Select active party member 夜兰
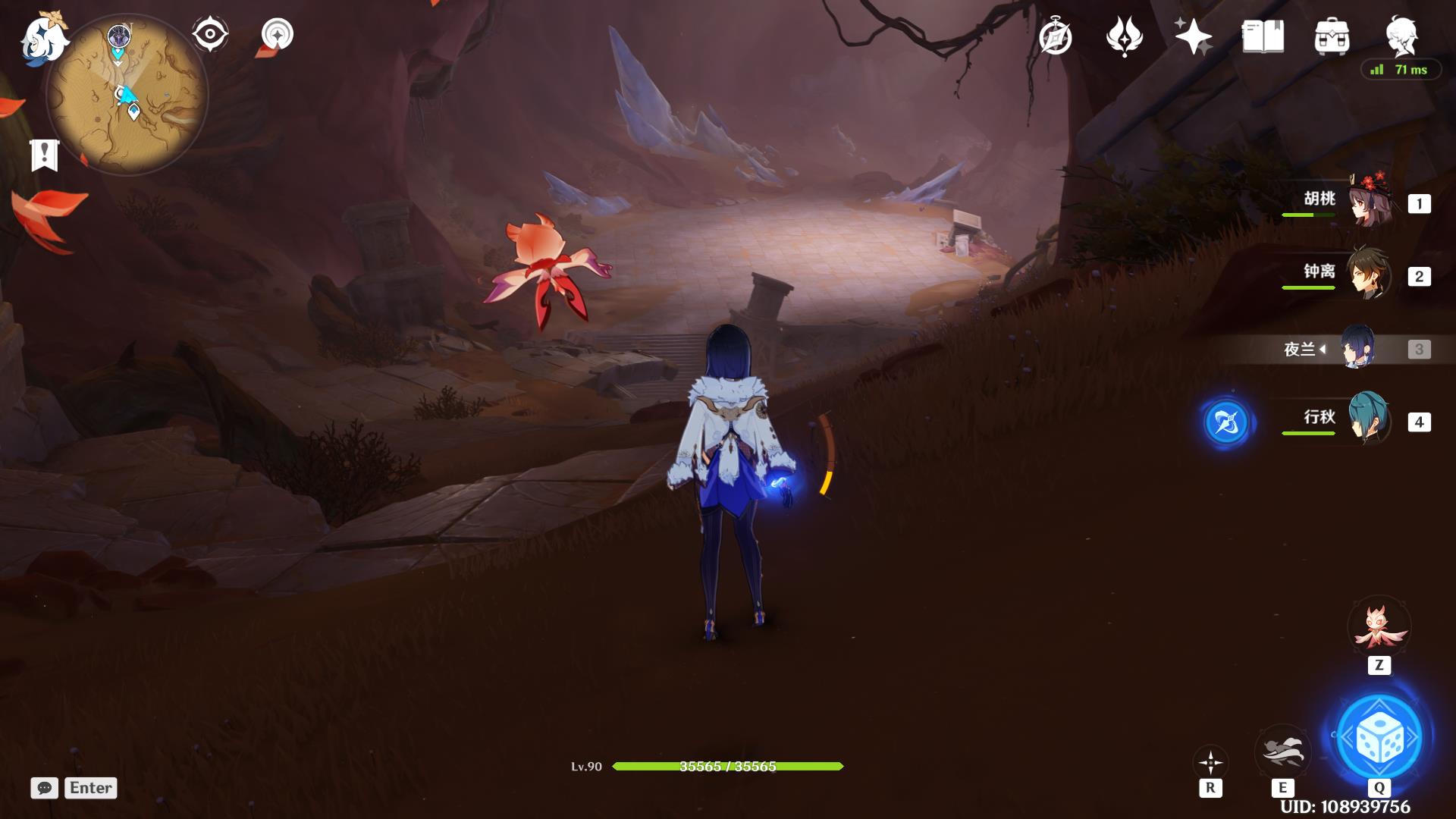 click(1357, 348)
